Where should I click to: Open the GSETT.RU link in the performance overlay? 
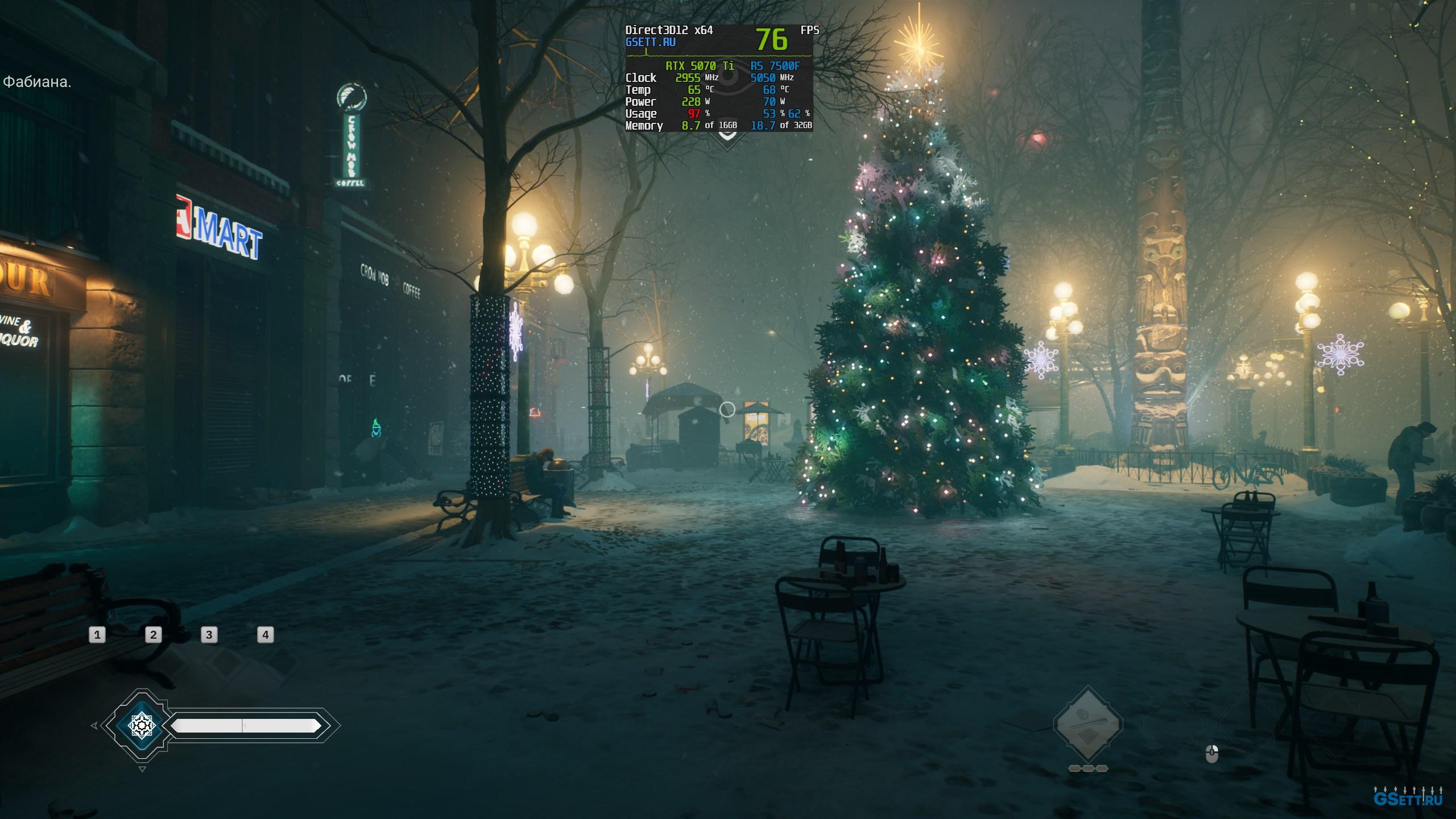click(x=651, y=42)
